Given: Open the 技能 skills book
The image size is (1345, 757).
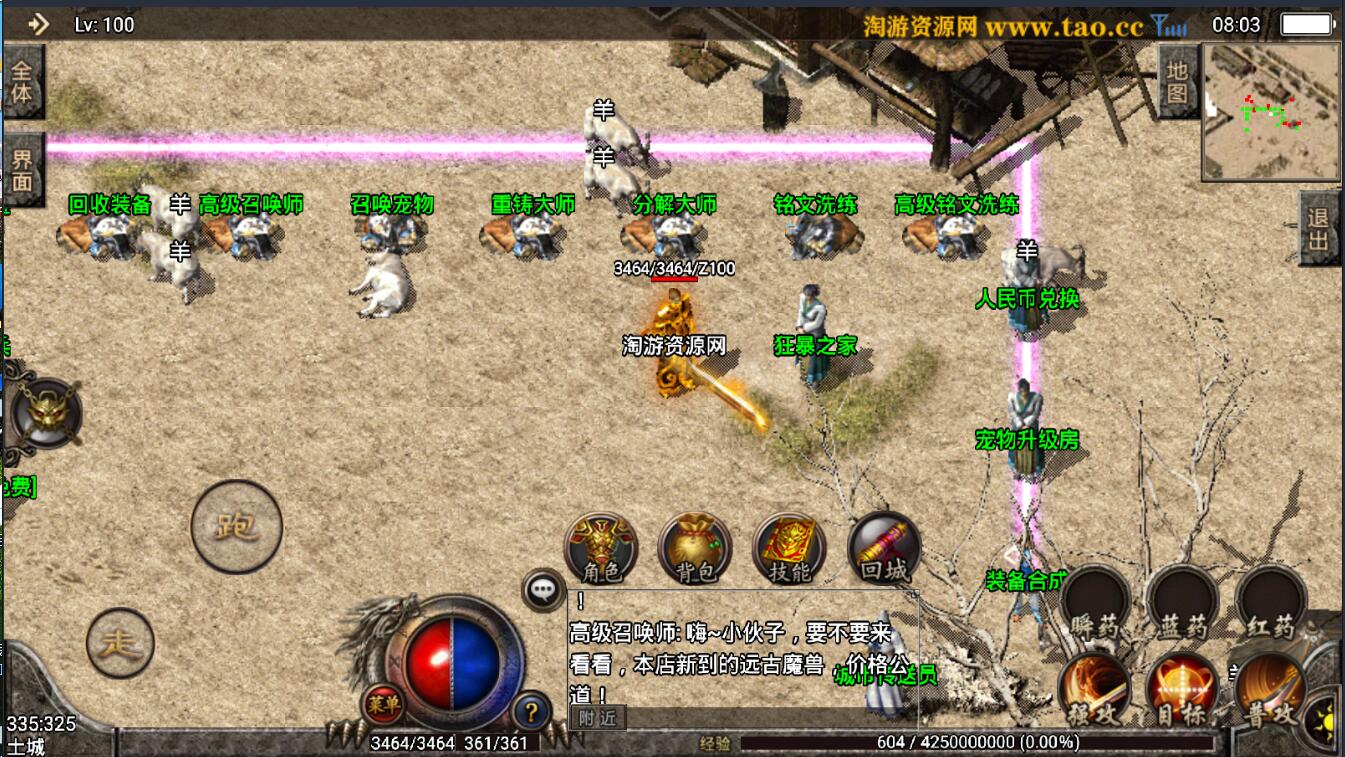Looking at the screenshot, I should [x=789, y=548].
